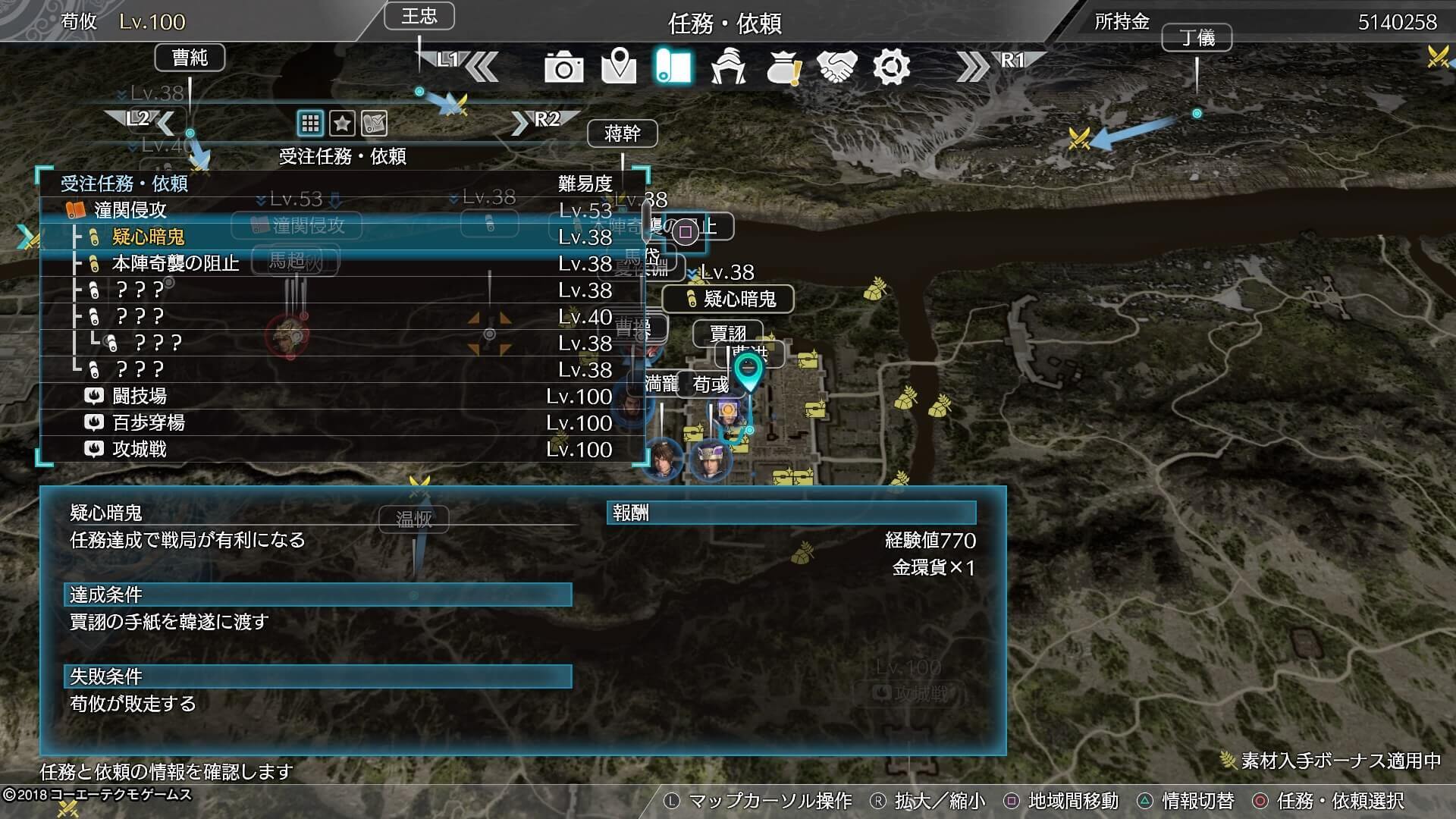The width and height of the screenshot is (1456, 819).
Task: Choose the 疑心暗鬼 mission entry
Action: 341,237
